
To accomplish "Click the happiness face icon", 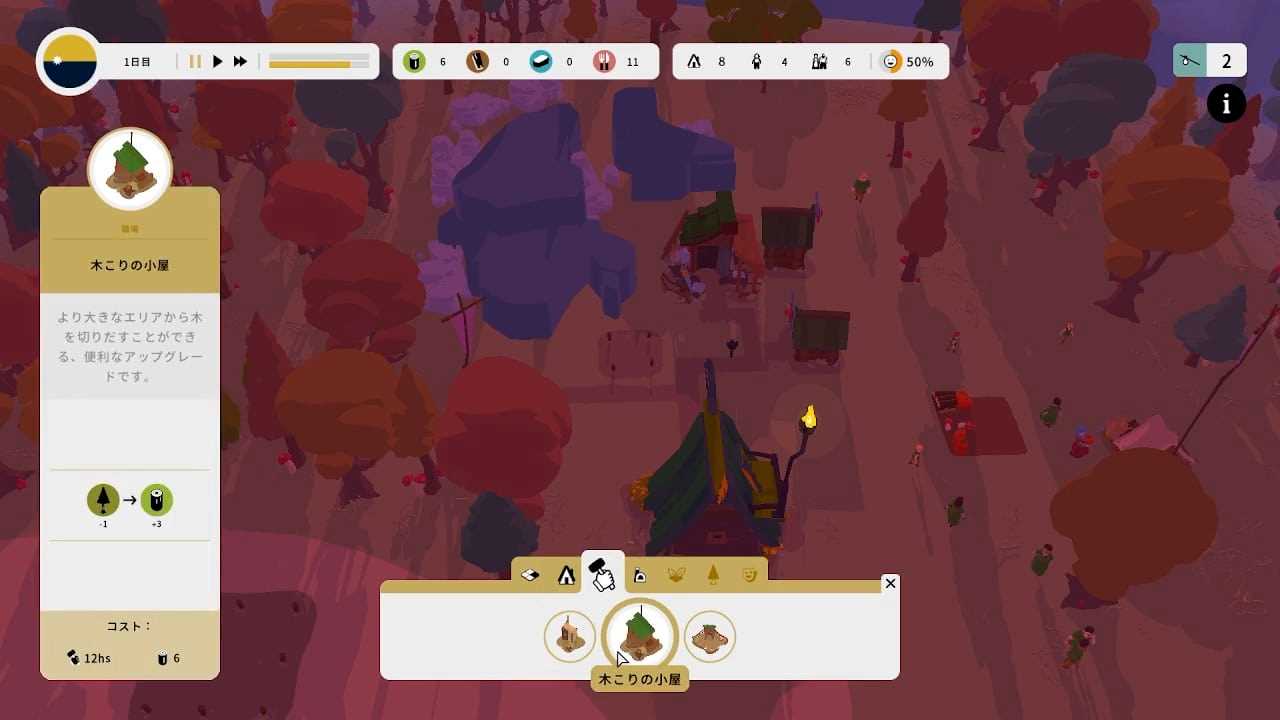I will pyautogui.click(x=890, y=62).
